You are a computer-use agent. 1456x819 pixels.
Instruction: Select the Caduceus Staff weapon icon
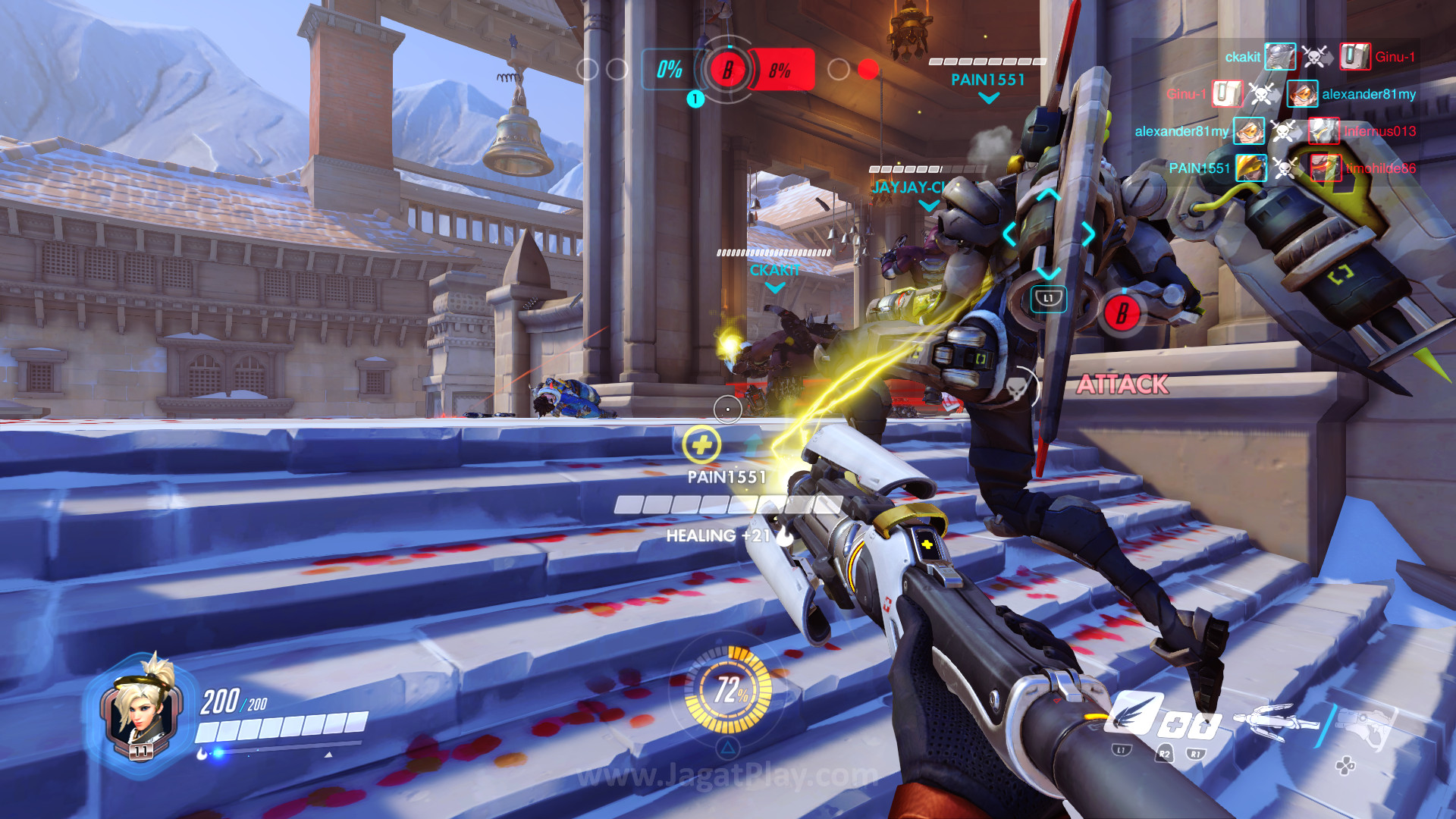[x=1276, y=720]
